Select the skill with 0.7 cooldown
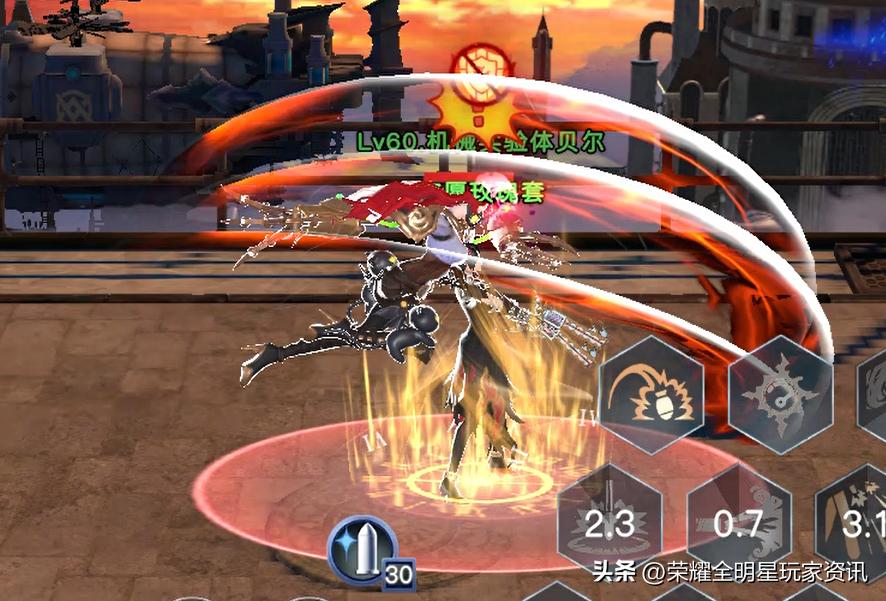Screen dimensions: 886x601 (738, 522)
